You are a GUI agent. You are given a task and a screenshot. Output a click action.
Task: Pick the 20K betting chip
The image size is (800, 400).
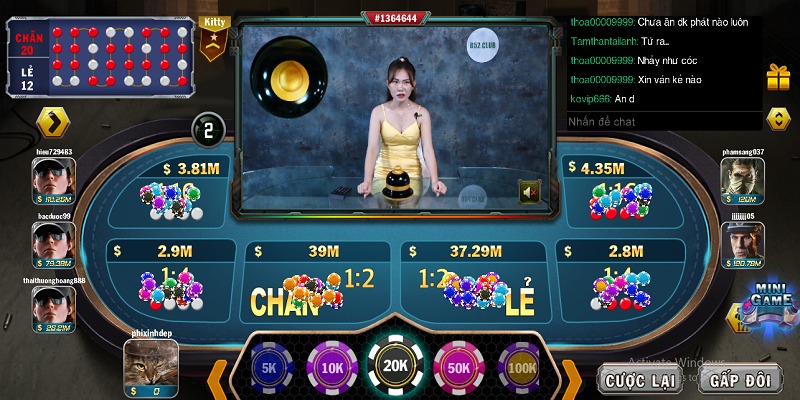[394, 366]
